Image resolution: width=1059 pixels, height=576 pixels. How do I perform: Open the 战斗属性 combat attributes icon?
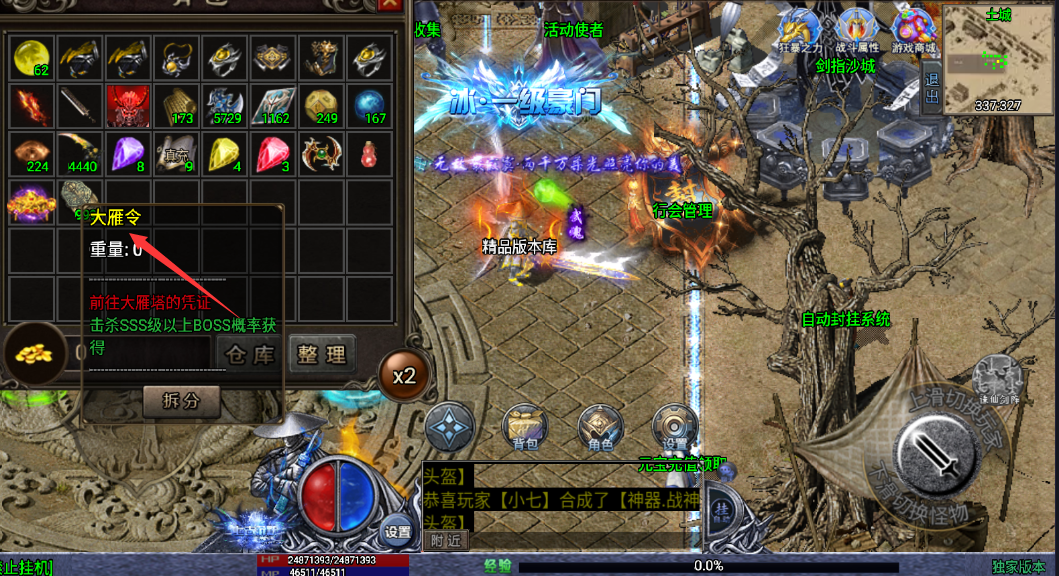pos(856,31)
